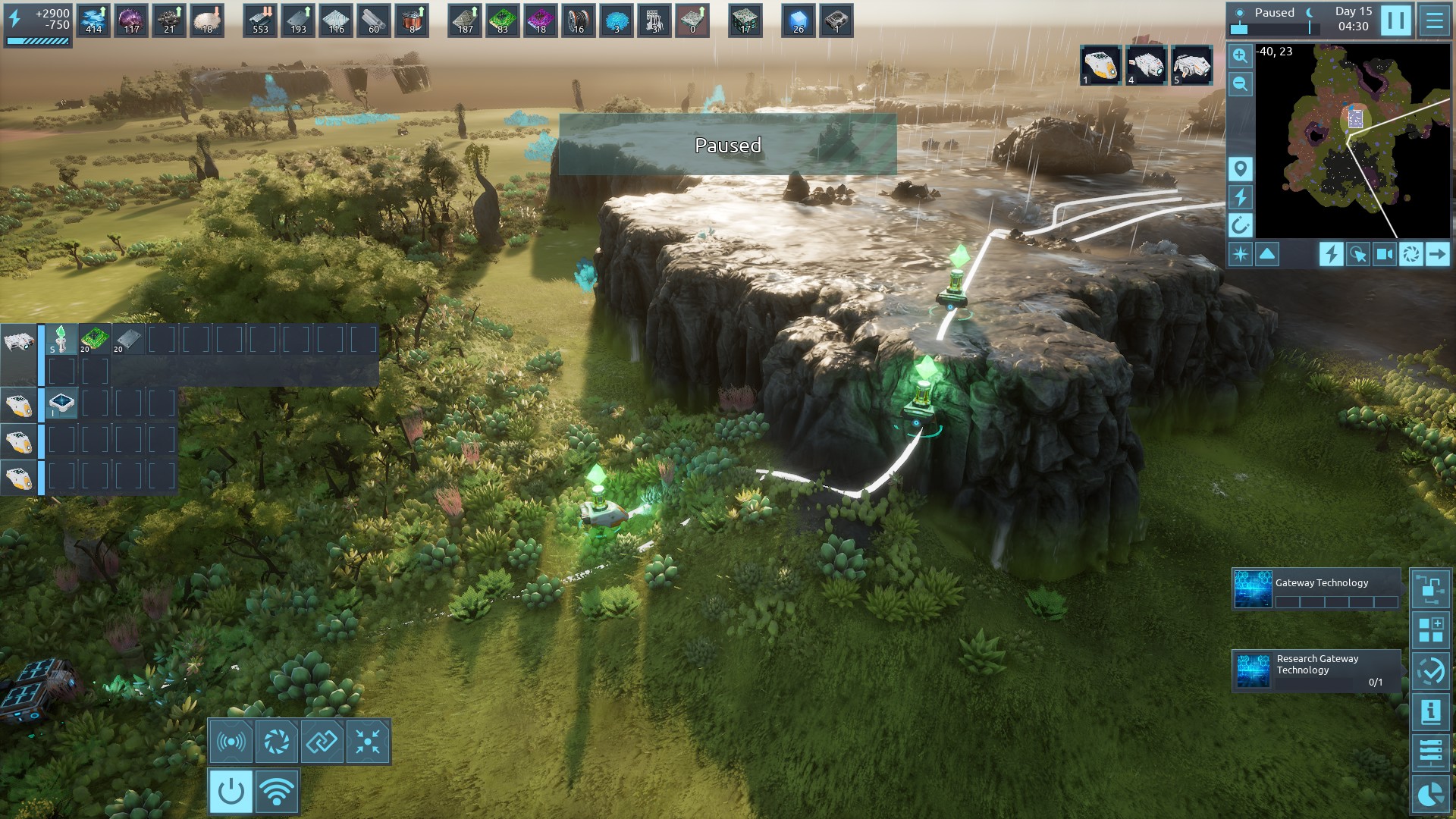
Task: Toggle the magnet button beside the minimap
Action: pos(1240,224)
